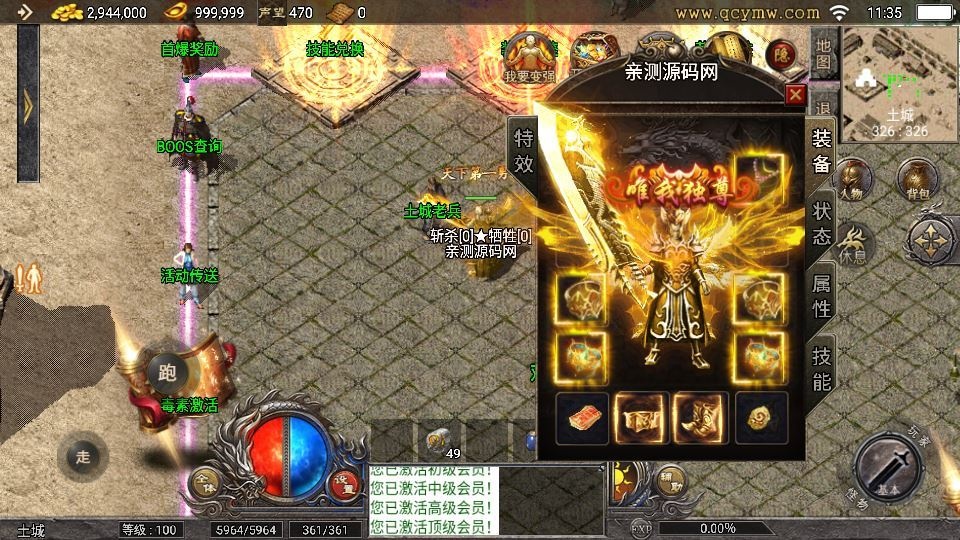The width and height of the screenshot is (960, 540).
Task: Select the golden belt equipment slot
Action: coord(641,417)
